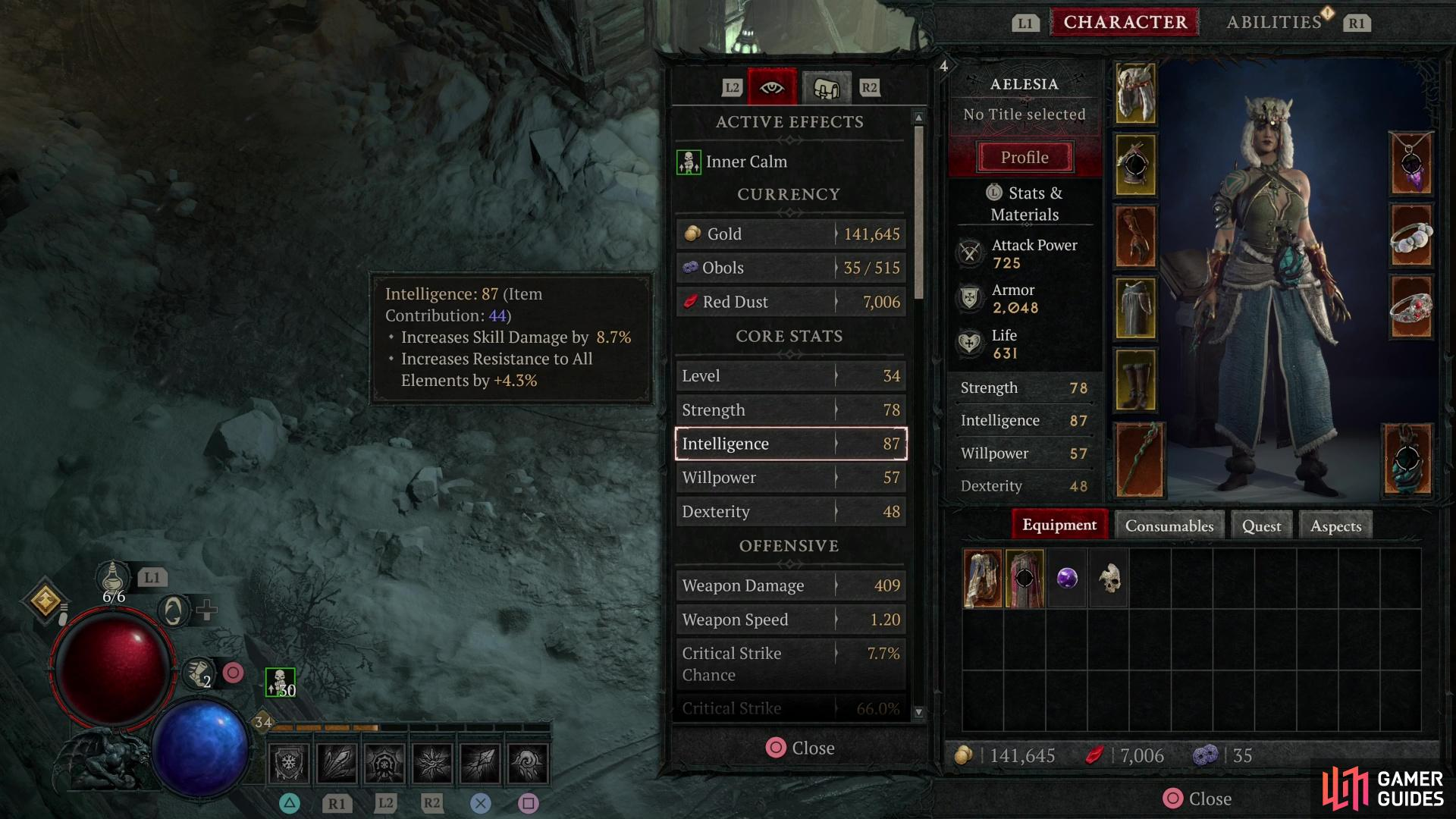Pick the purple orb gem in inventory

(1067, 579)
